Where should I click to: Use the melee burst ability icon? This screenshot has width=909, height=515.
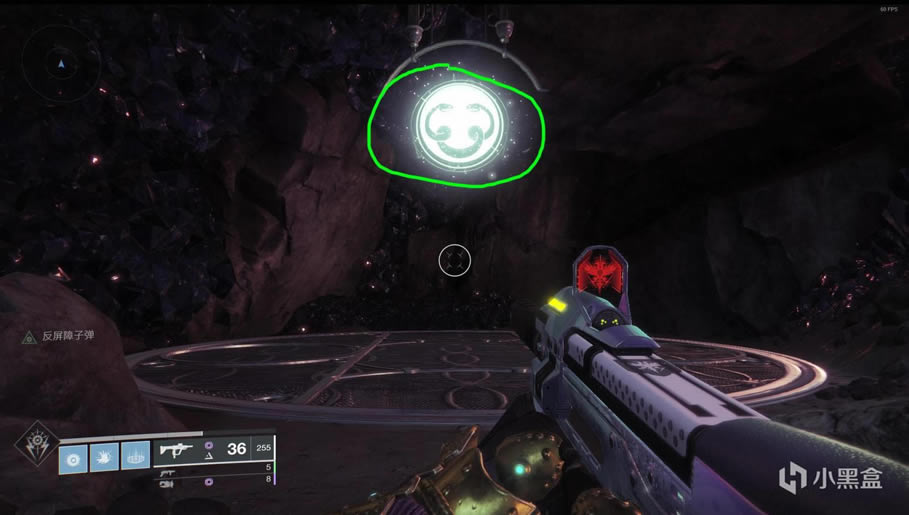click(104, 458)
